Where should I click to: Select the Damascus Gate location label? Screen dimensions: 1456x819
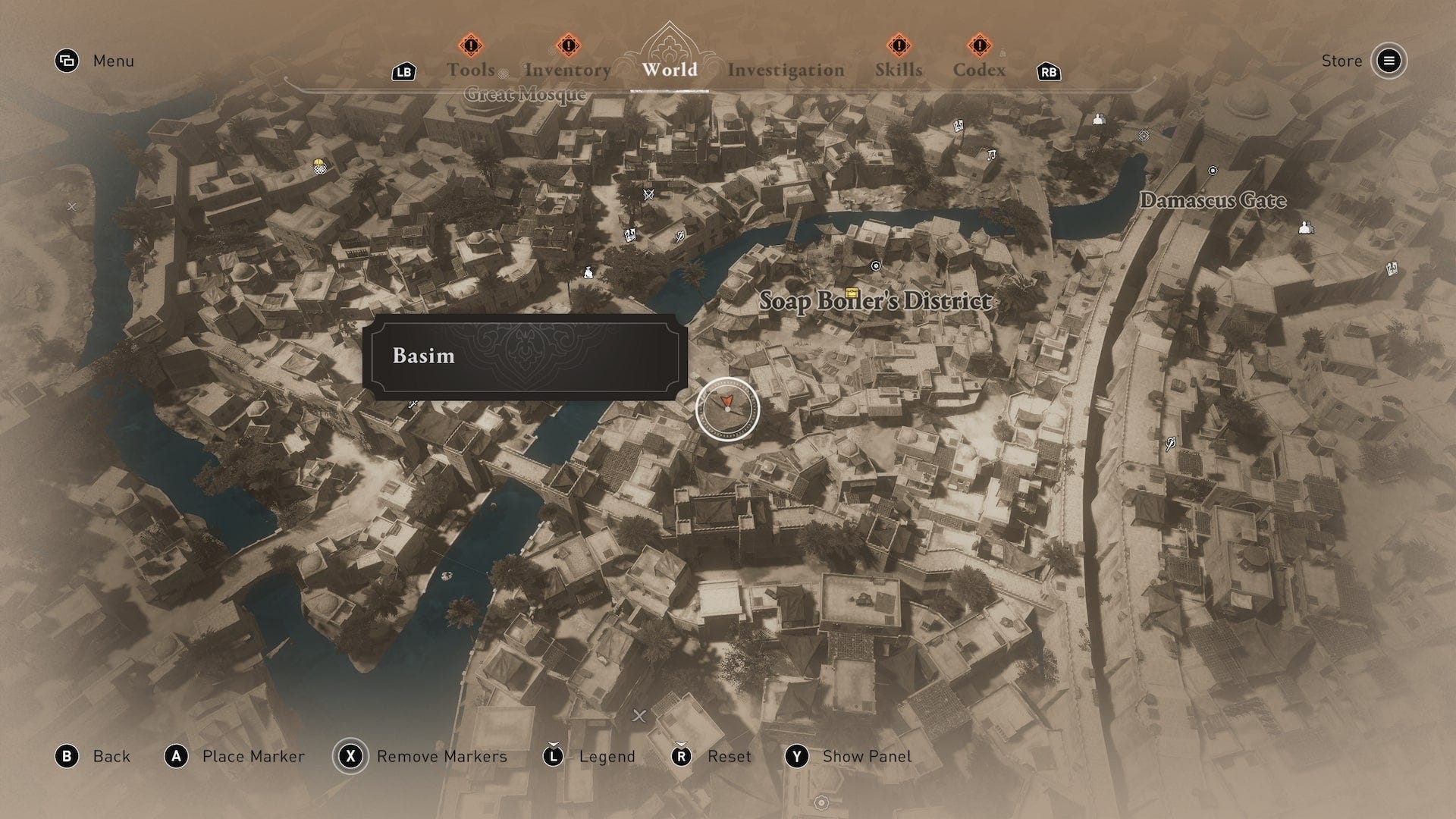(1213, 200)
